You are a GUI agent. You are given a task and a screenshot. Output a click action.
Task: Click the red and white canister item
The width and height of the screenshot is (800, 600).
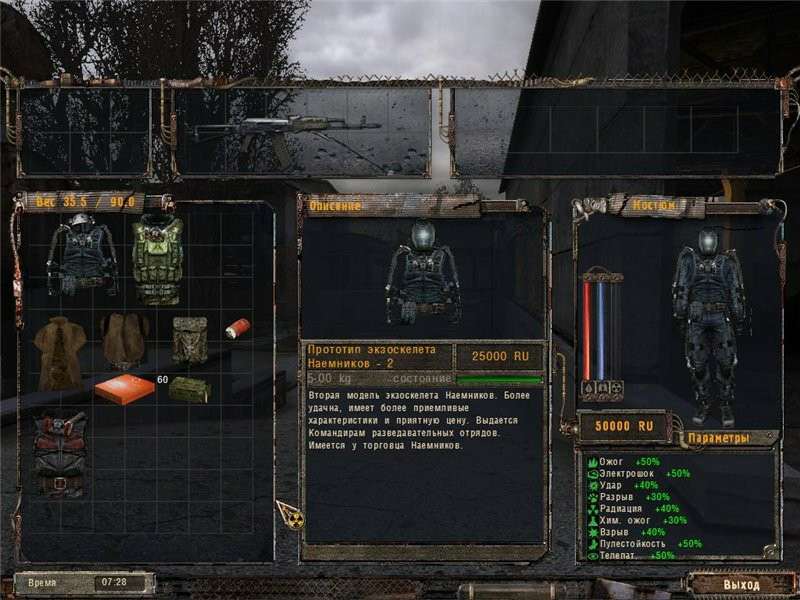237,328
